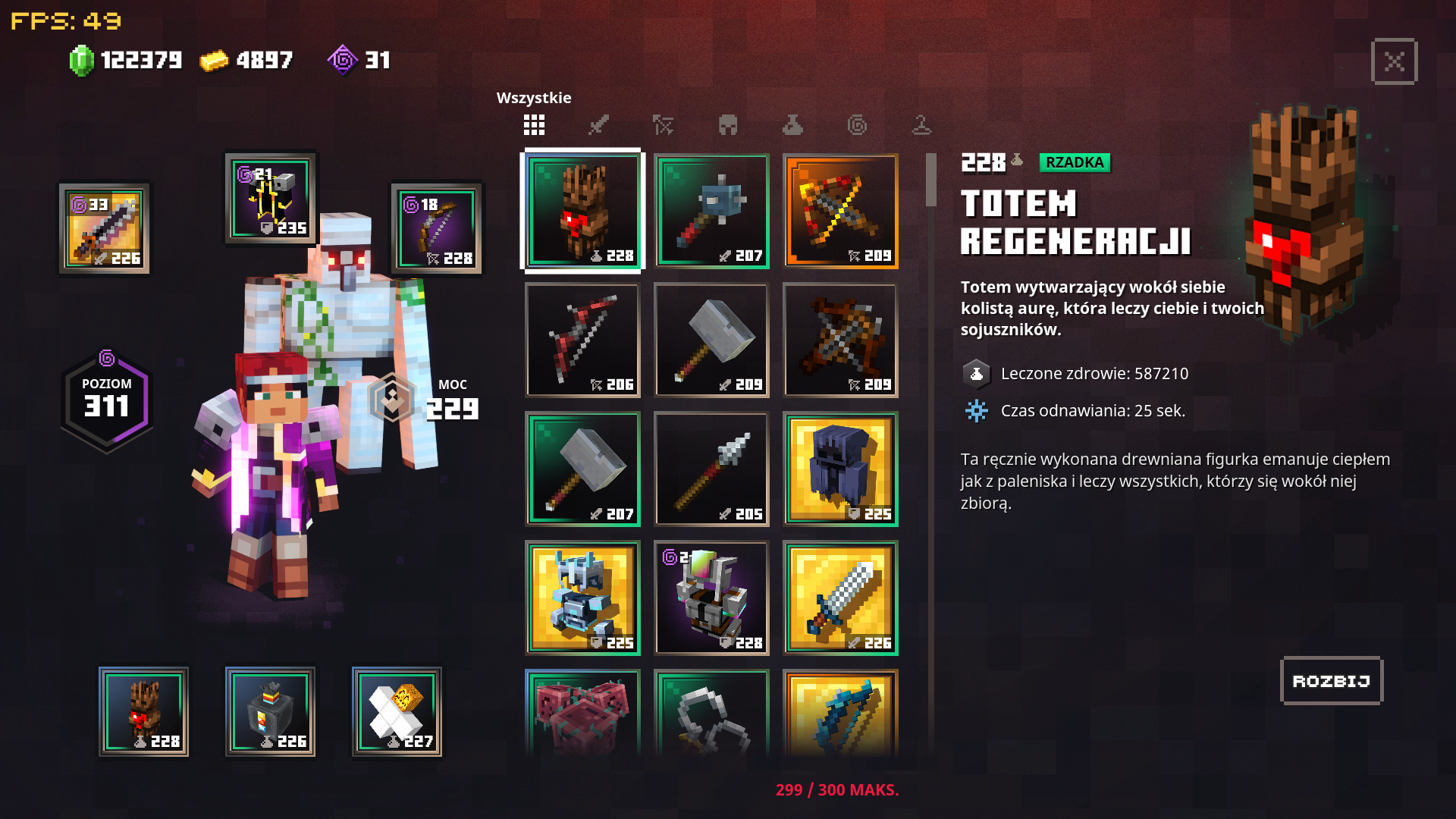
Task: Show all items with the grid tab
Action: click(x=534, y=125)
